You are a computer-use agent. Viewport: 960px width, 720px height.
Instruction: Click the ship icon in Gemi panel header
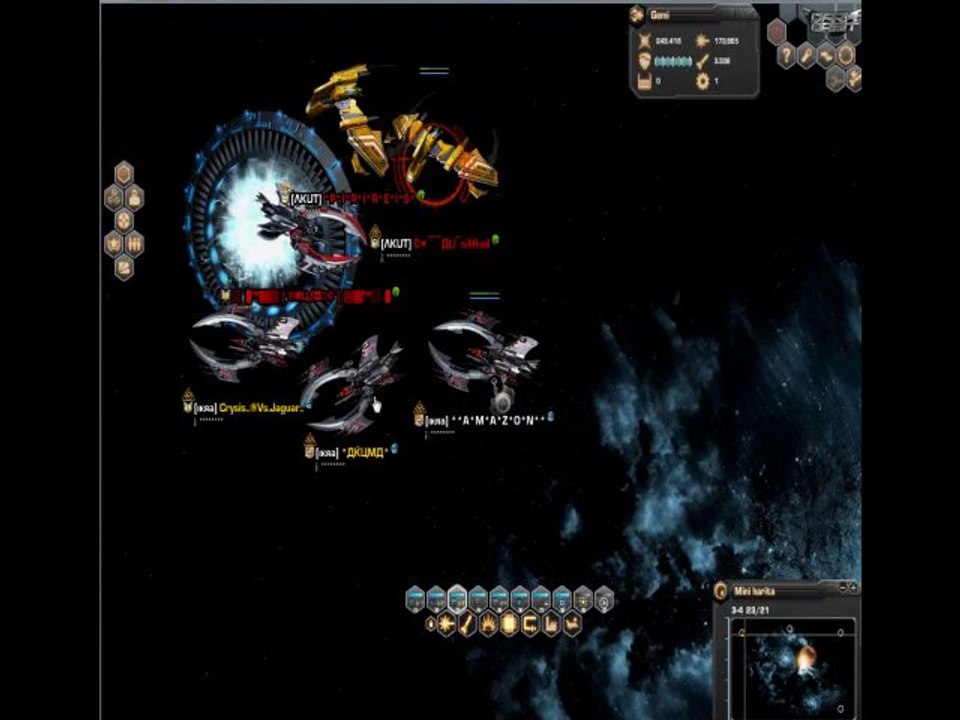[637, 16]
